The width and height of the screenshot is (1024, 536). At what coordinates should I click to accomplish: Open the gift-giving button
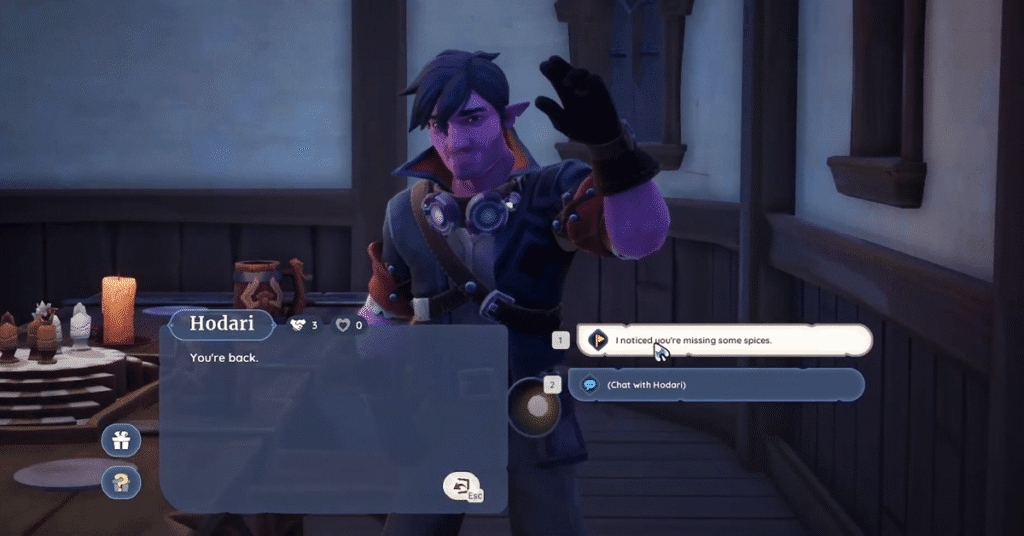pyautogui.click(x=121, y=440)
